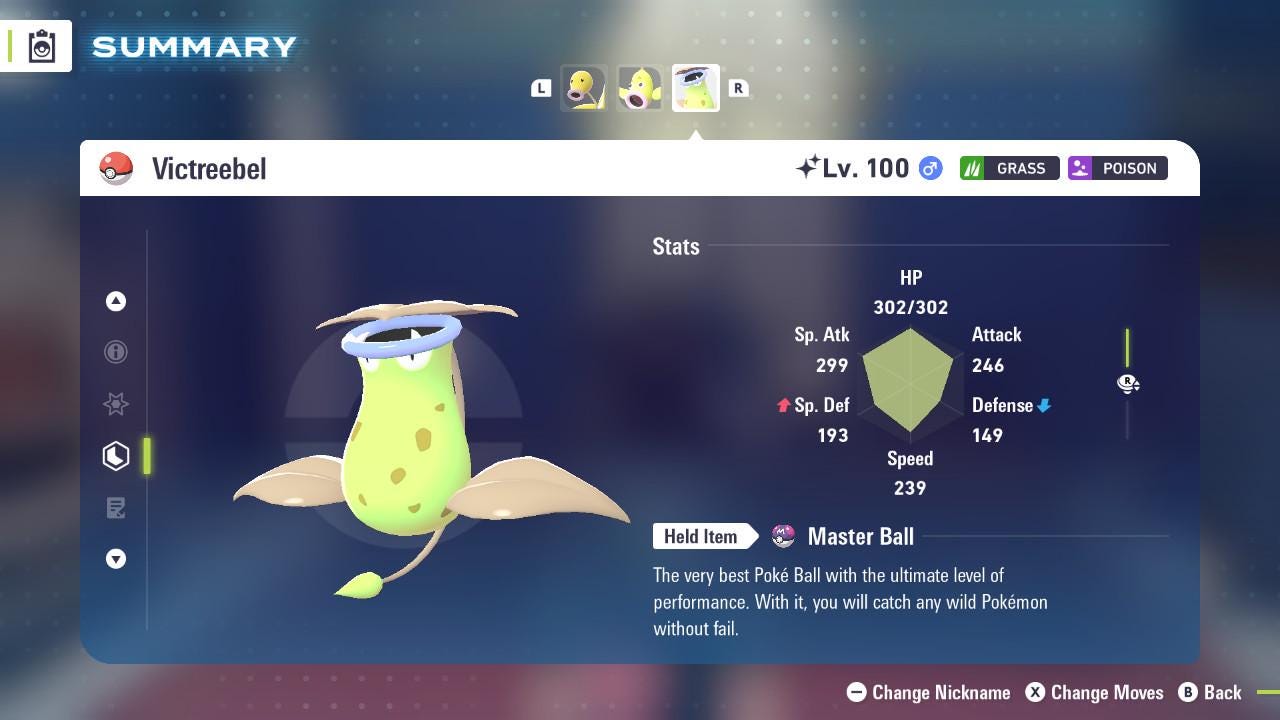
Task: Click the Master Ball held item icon
Action: pos(786,536)
